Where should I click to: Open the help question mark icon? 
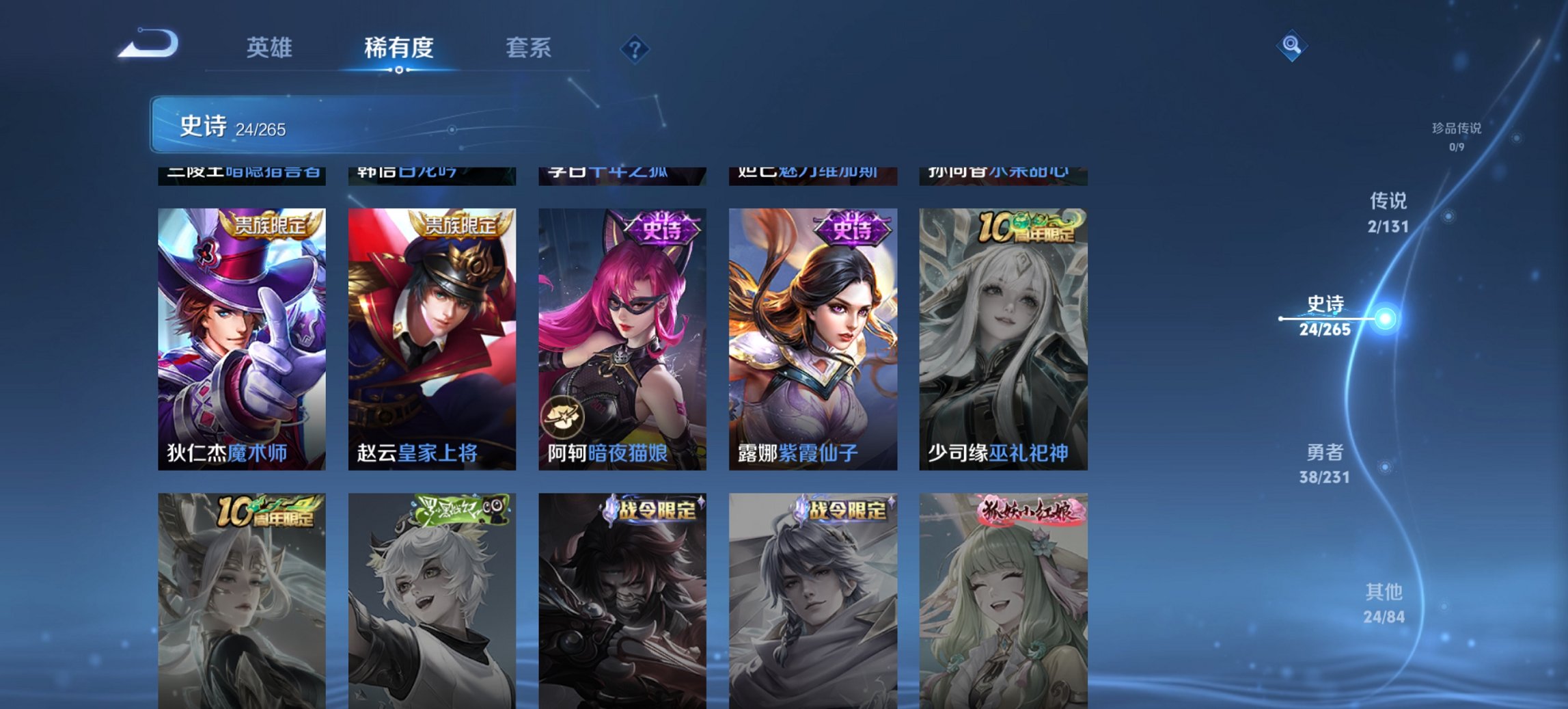click(x=634, y=48)
